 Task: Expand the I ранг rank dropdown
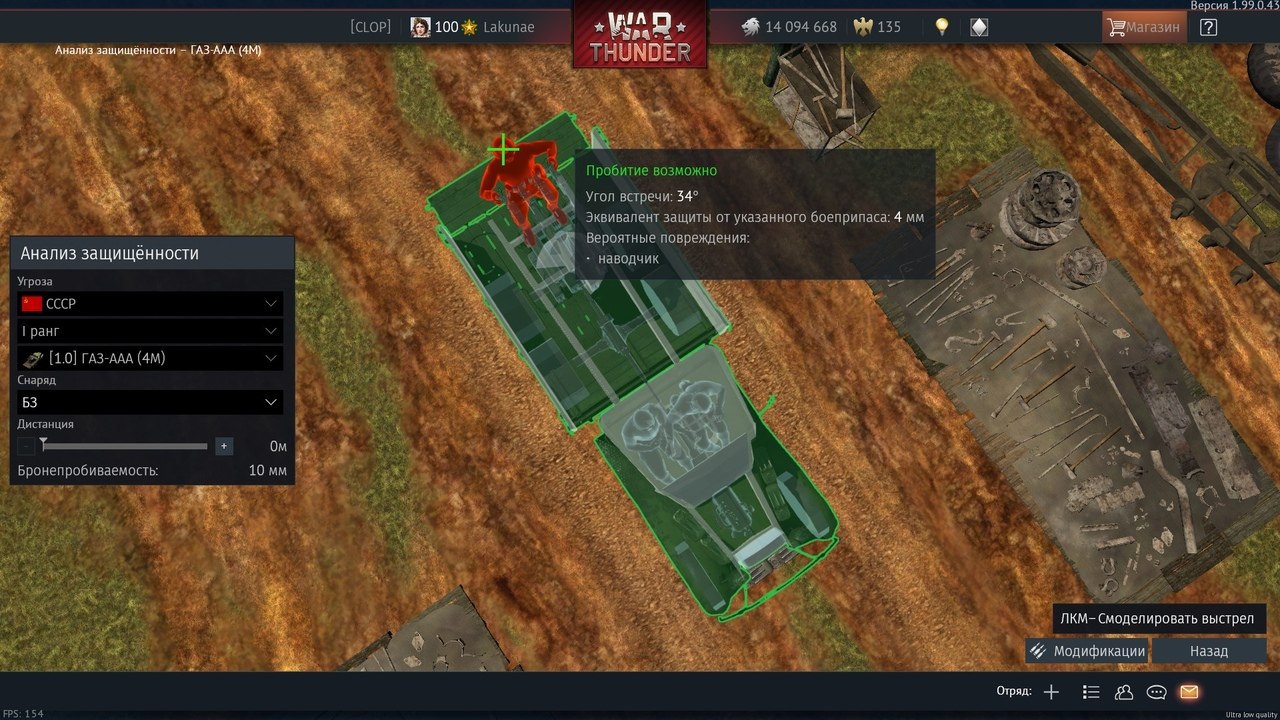[150, 331]
